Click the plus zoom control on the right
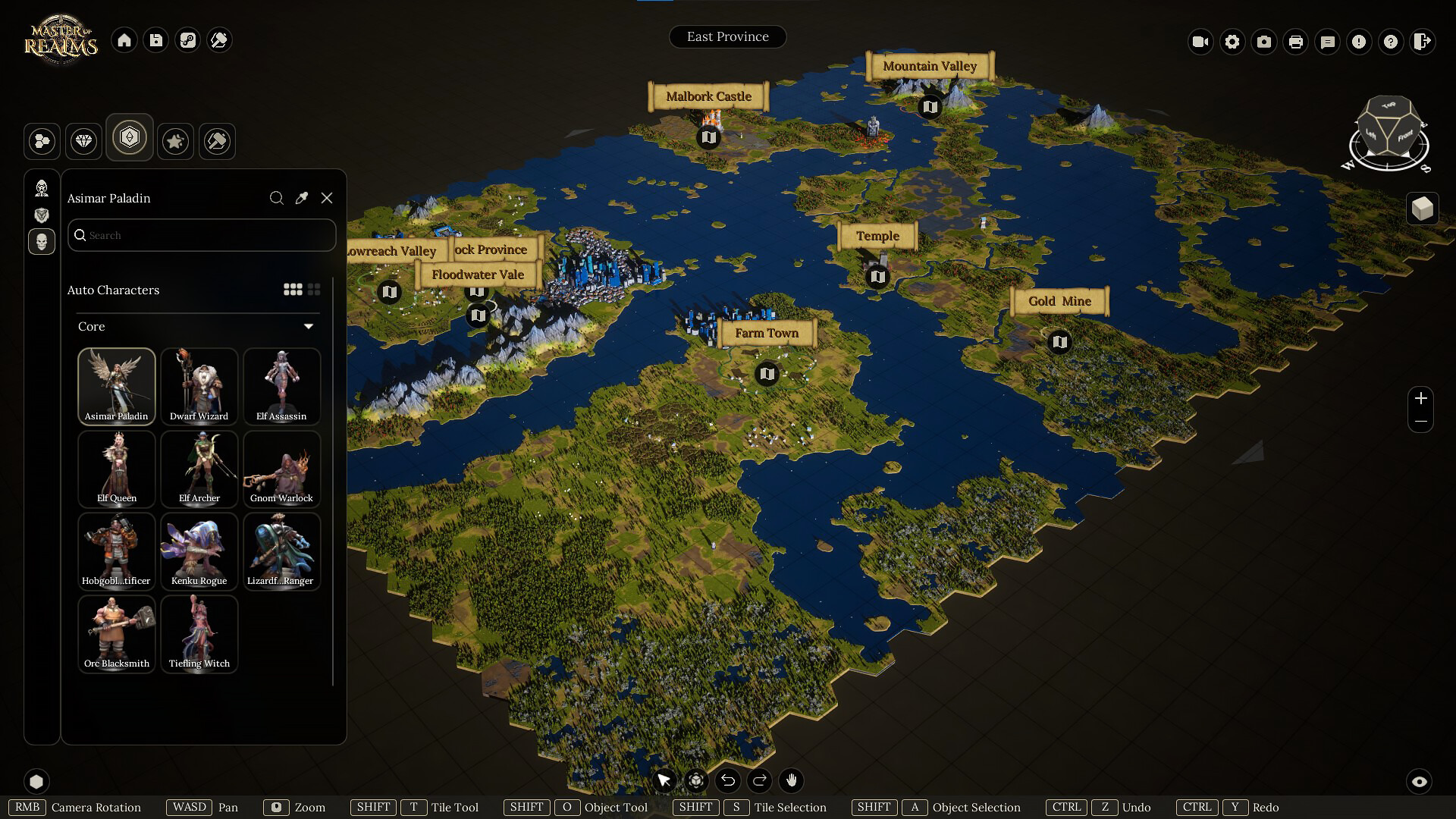 [x=1421, y=398]
